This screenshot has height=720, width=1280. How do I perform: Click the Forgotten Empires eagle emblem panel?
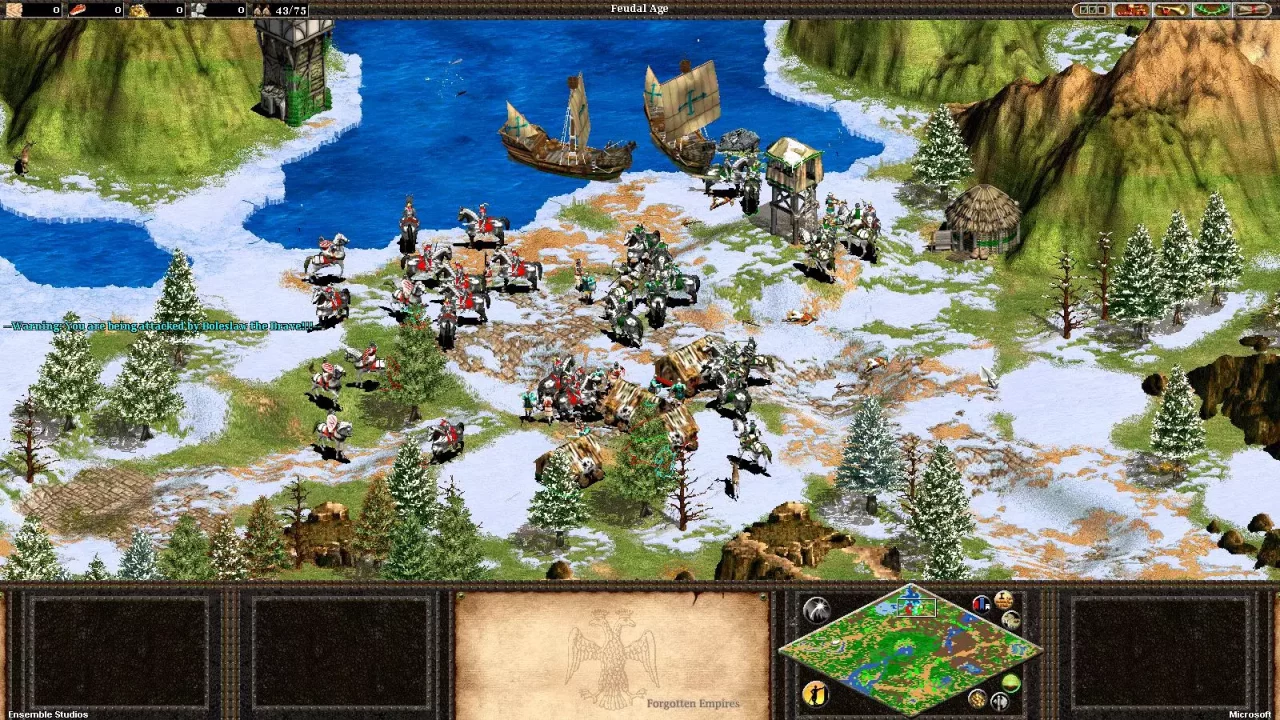[614, 656]
